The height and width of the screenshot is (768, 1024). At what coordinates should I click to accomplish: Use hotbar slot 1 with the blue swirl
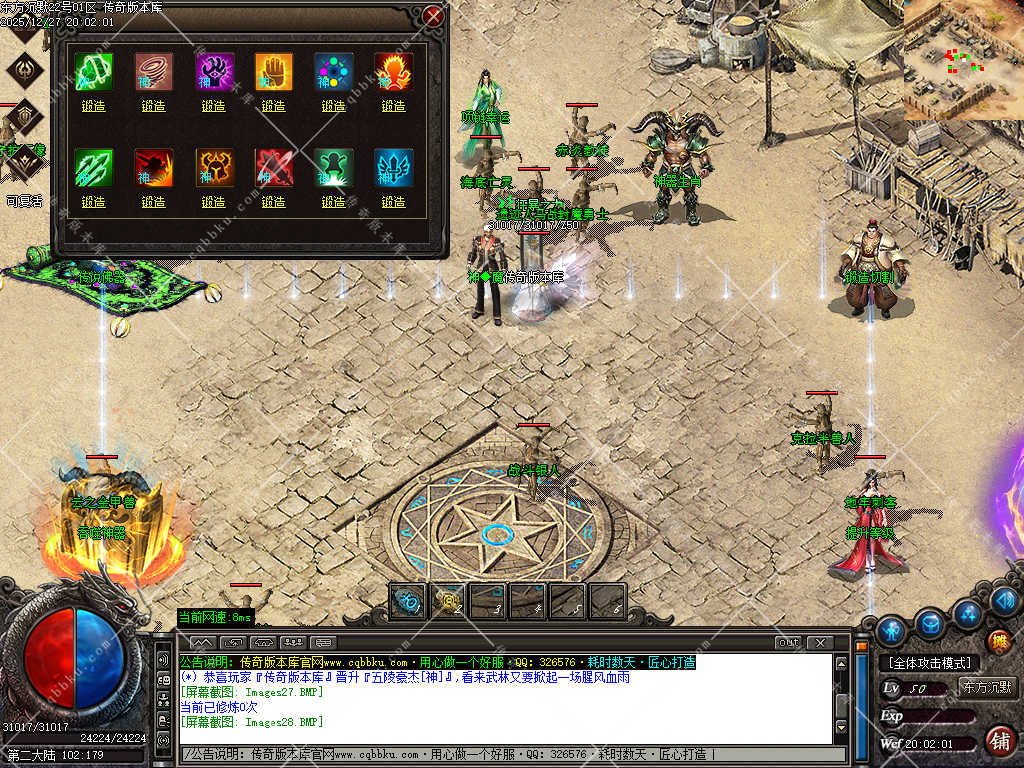click(x=407, y=601)
